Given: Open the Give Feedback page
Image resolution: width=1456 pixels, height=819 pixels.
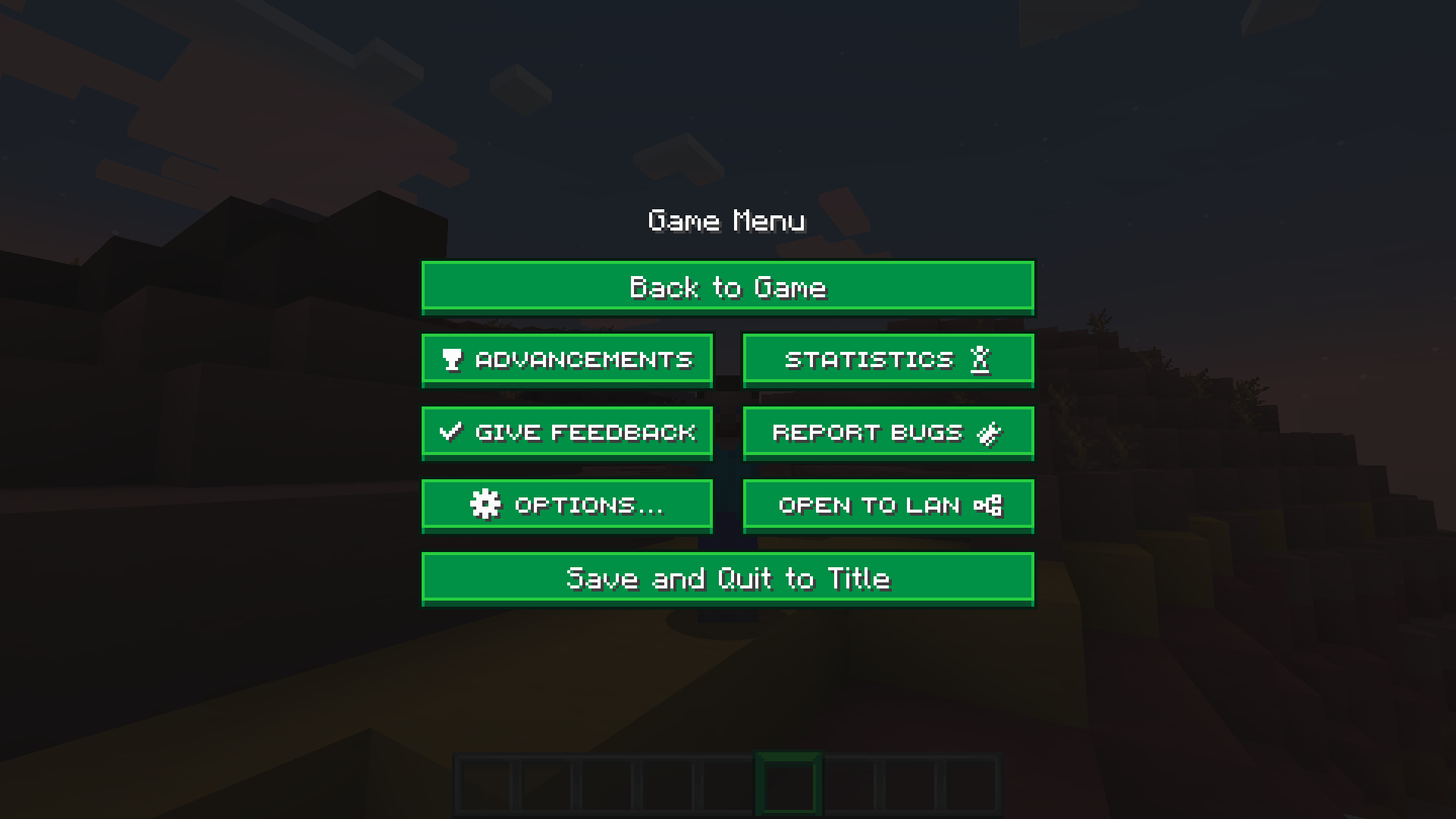Looking at the screenshot, I should click(x=567, y=431).
